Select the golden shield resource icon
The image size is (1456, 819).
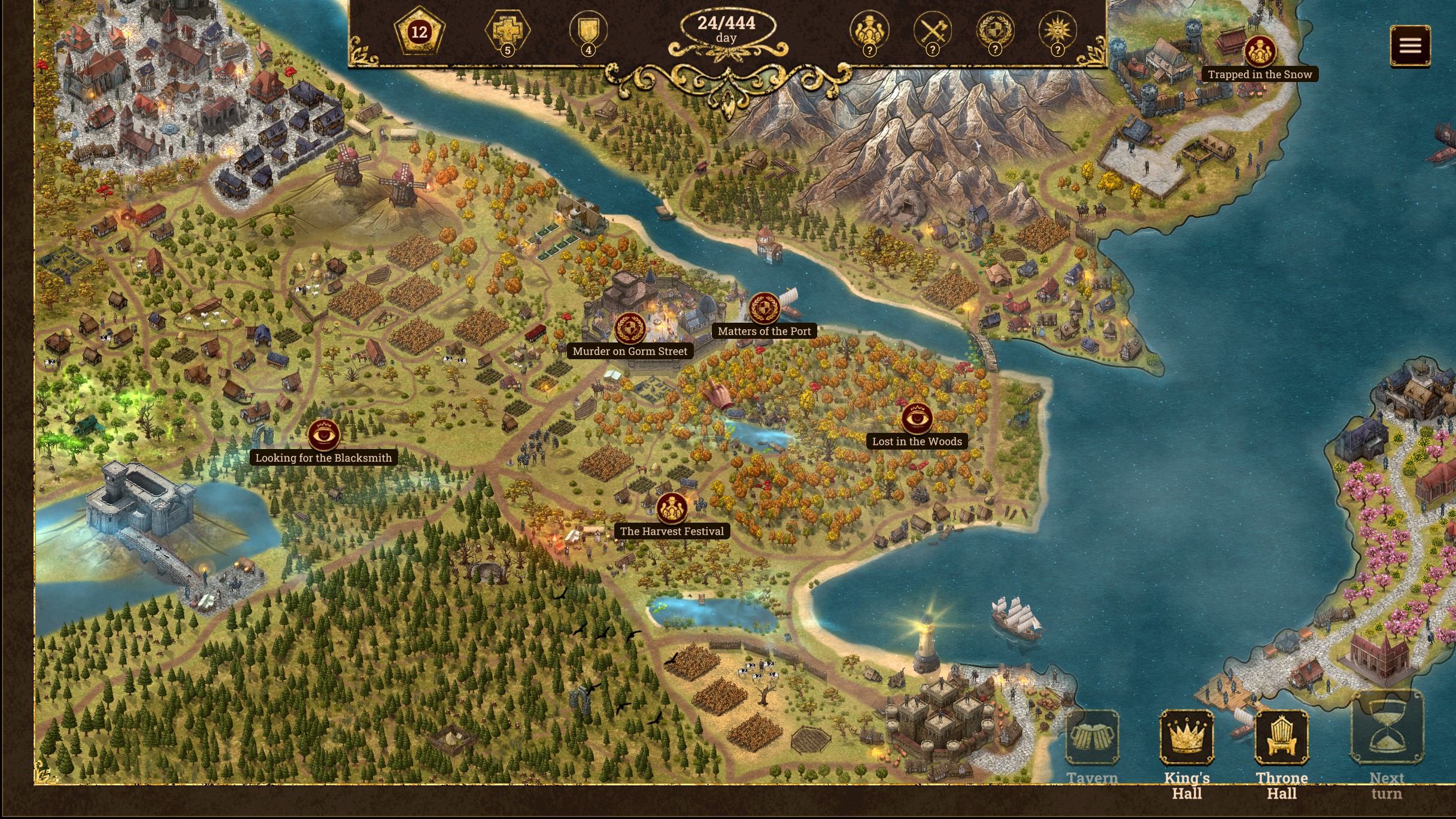click(x=588, y=30)
